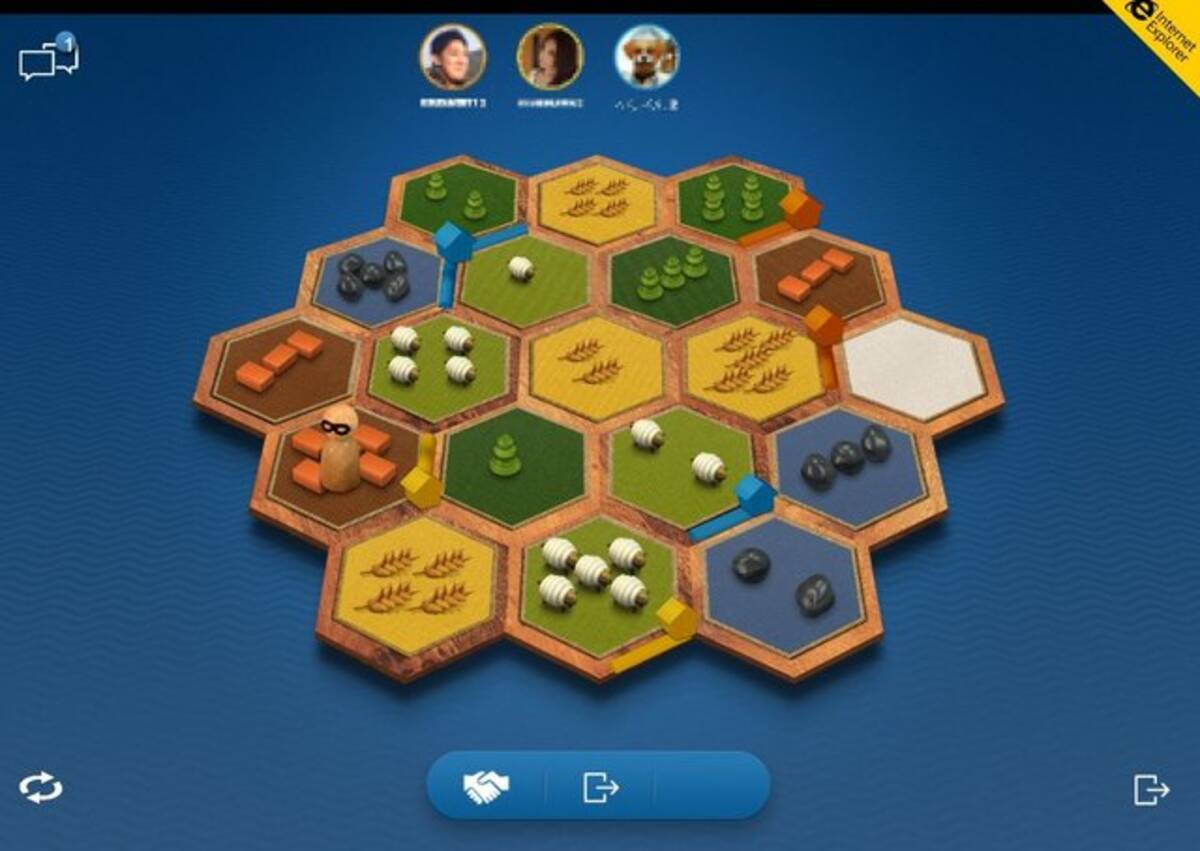Click the exit-arrow icon inside the blue action bar
1200x851 pixels.
coord(600,788)
